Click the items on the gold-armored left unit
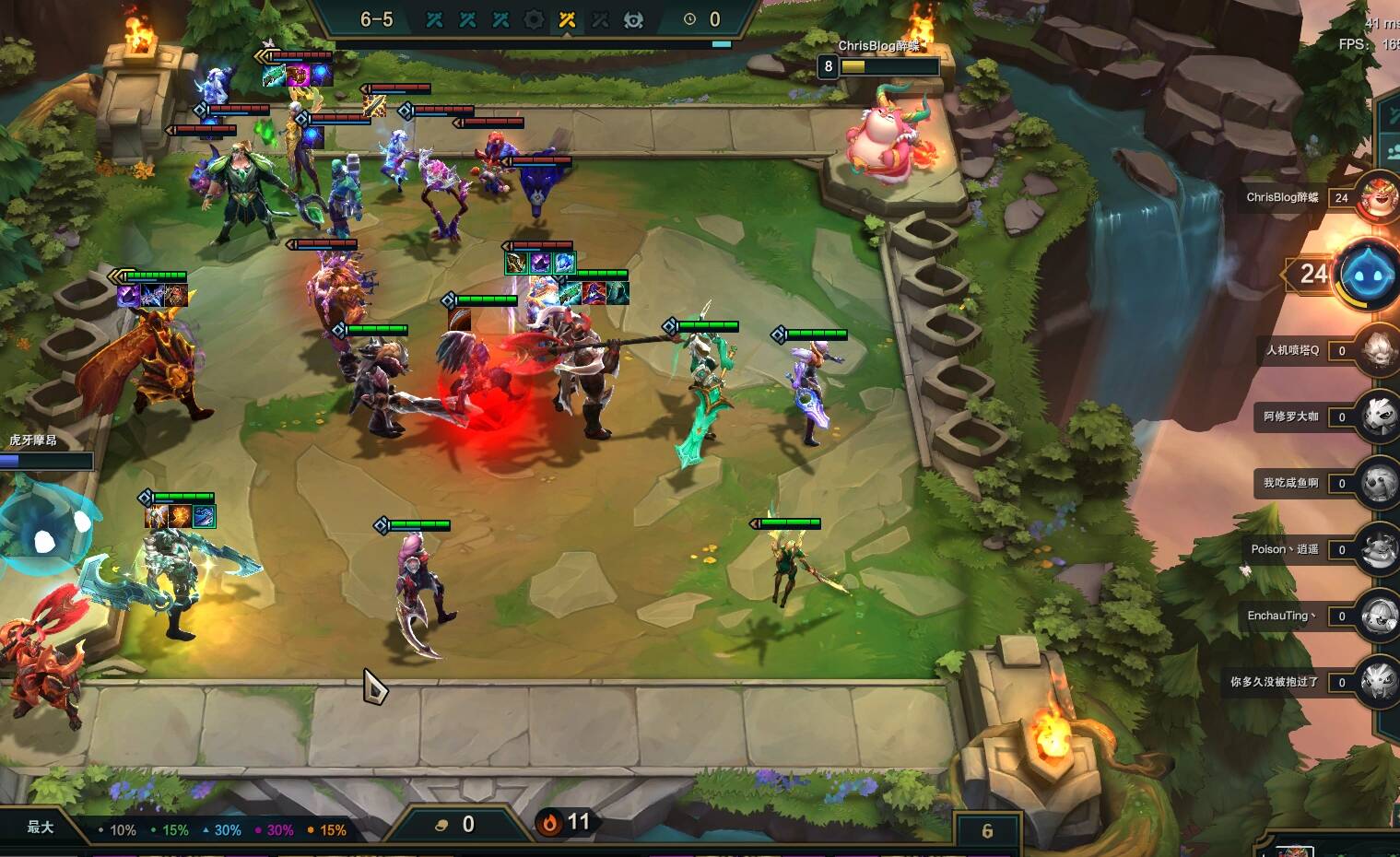The height and width of the screenshot is (857, 1400). [152, 296]
